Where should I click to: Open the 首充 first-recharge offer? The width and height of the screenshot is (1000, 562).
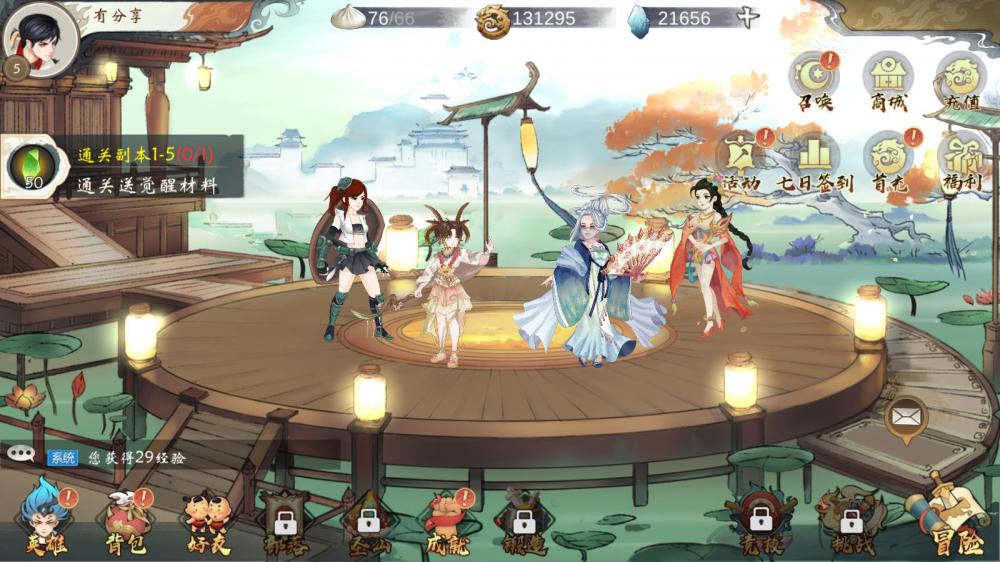[887, 160]
